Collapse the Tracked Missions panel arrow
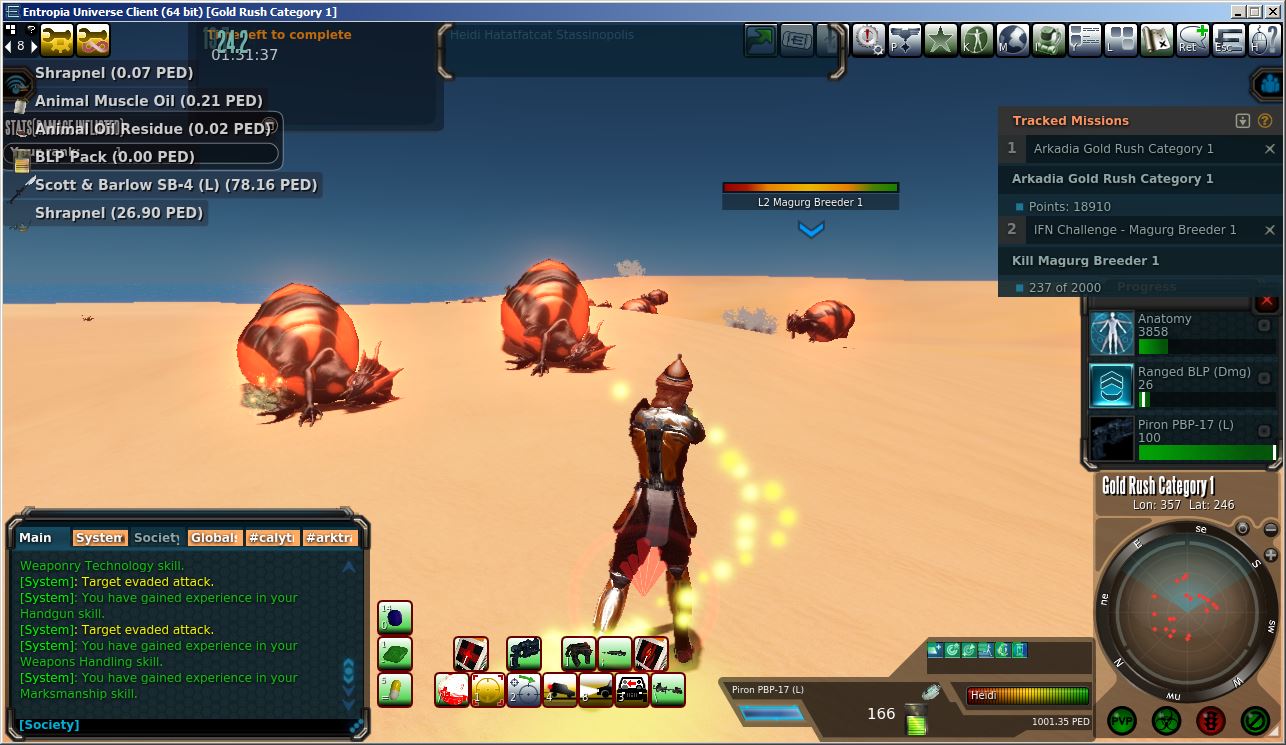1286x745 pixels. pos(1243,121)
